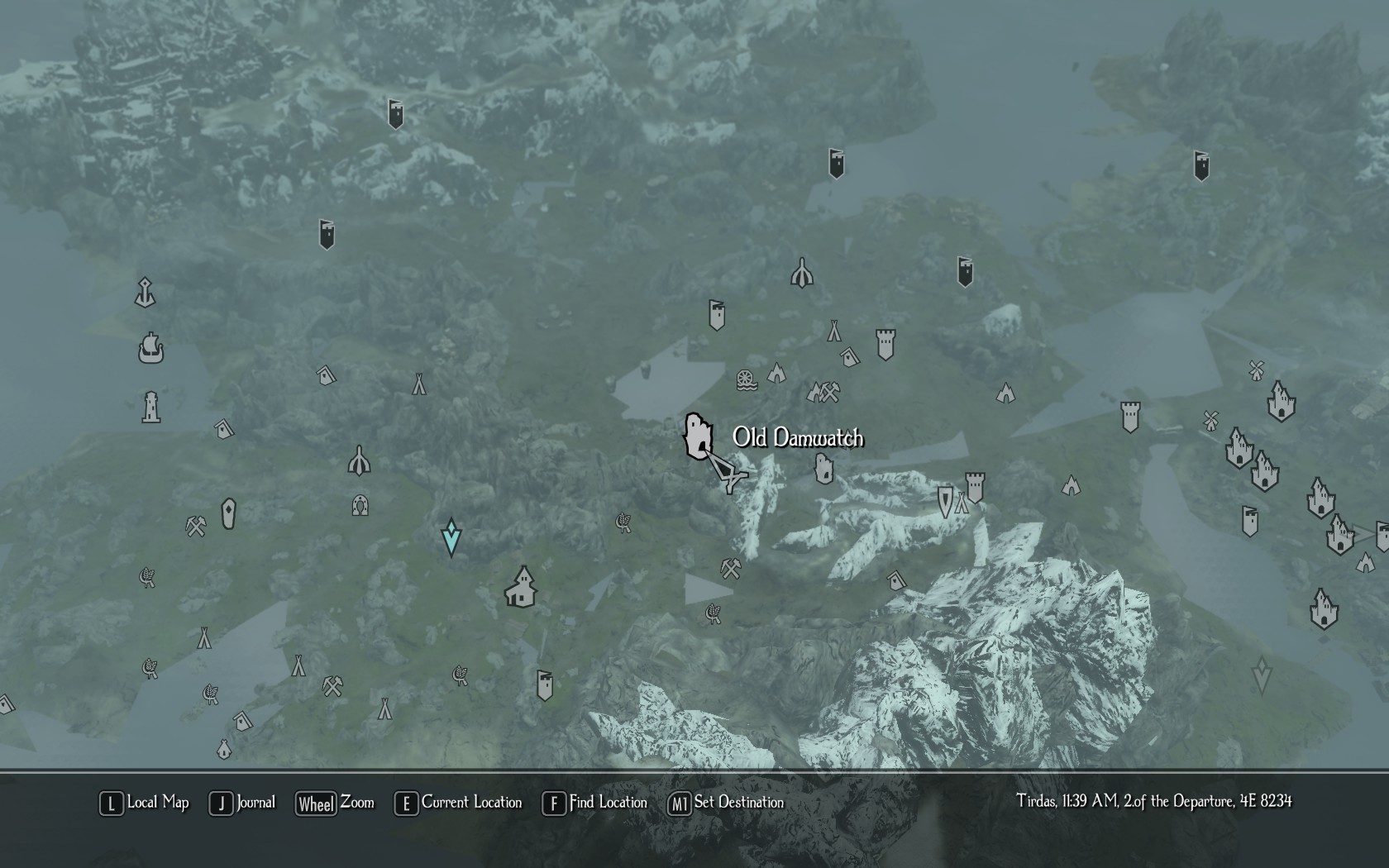Image resolution: width=1389 pixels, height=868 pixels.
Task: Select the water wheel mill marker
Action: (x=747, y=379)
